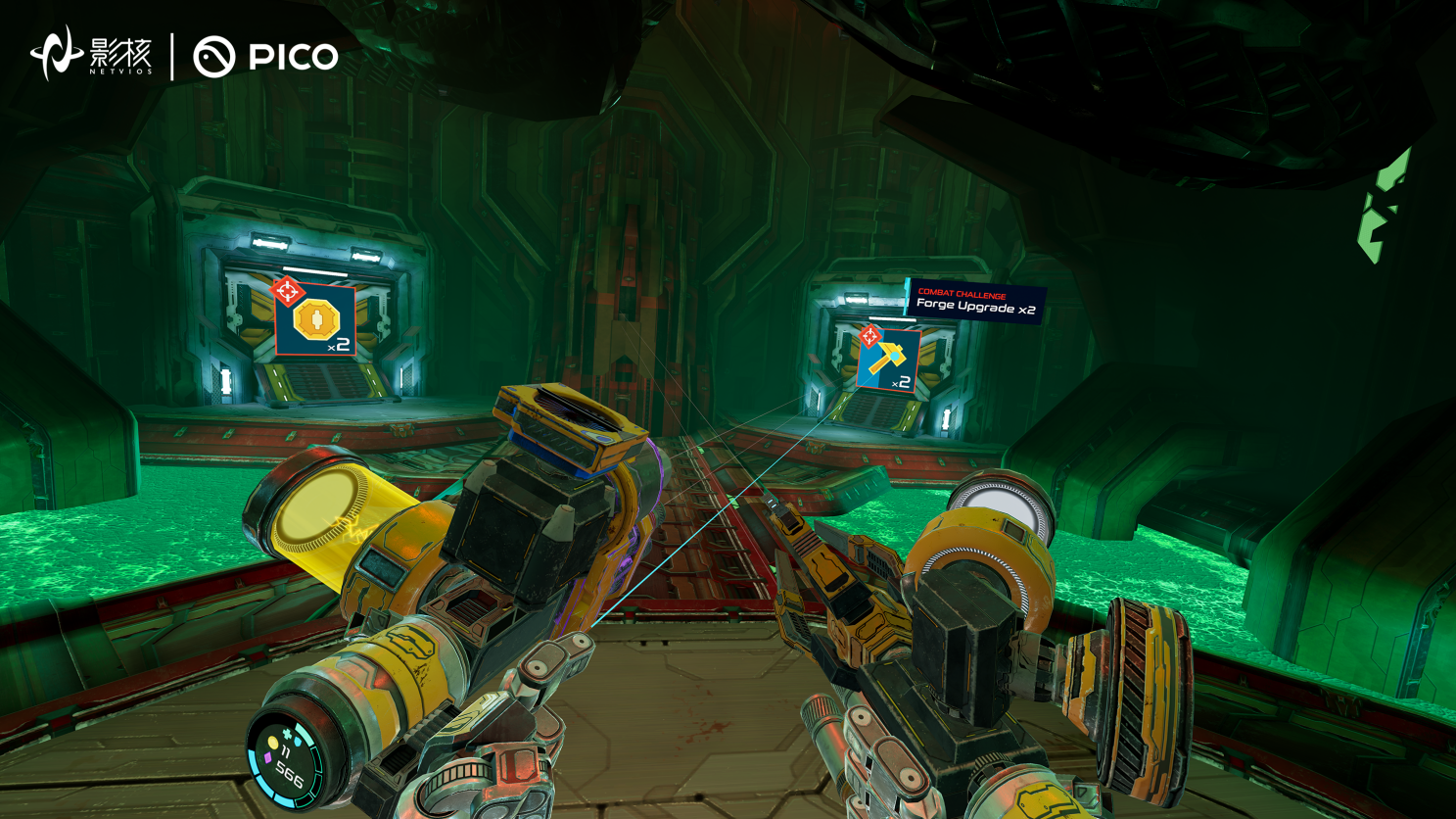The image size is (1456, 819).
Task: Select the Forge Upgrade hammer reward card
Action: [x=888, y=361]
